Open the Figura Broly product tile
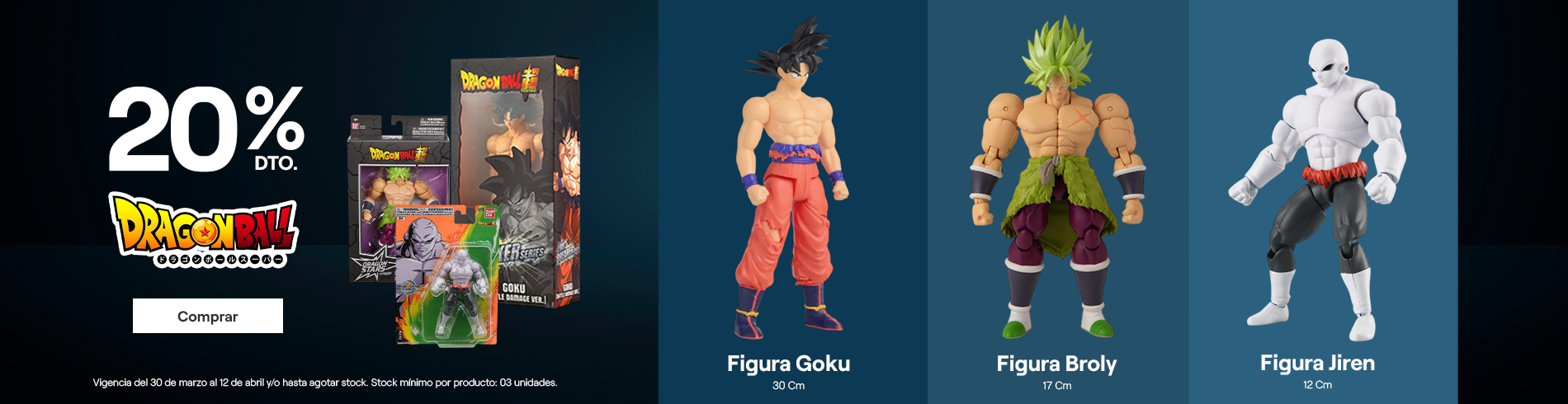 1057,202
